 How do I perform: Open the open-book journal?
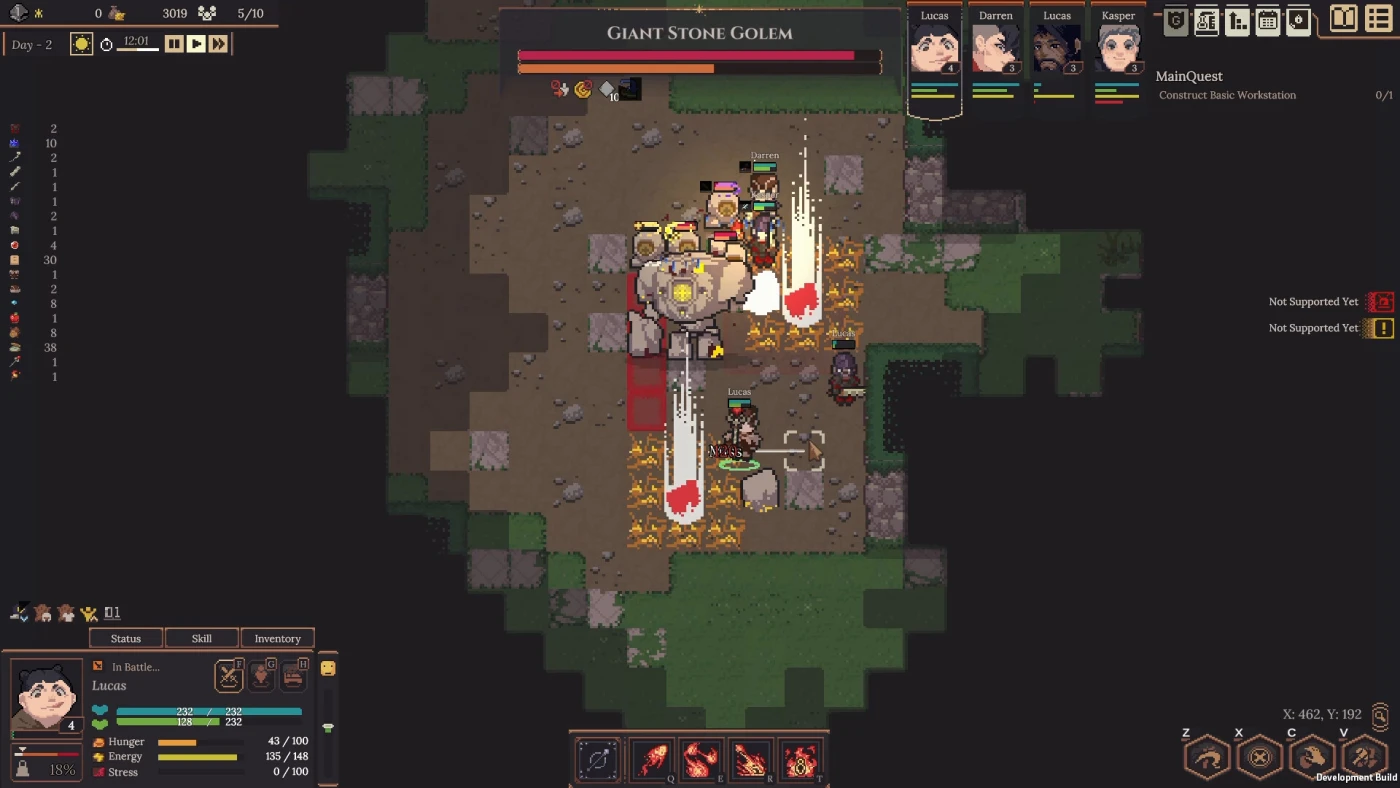(x=1343, y=19)
